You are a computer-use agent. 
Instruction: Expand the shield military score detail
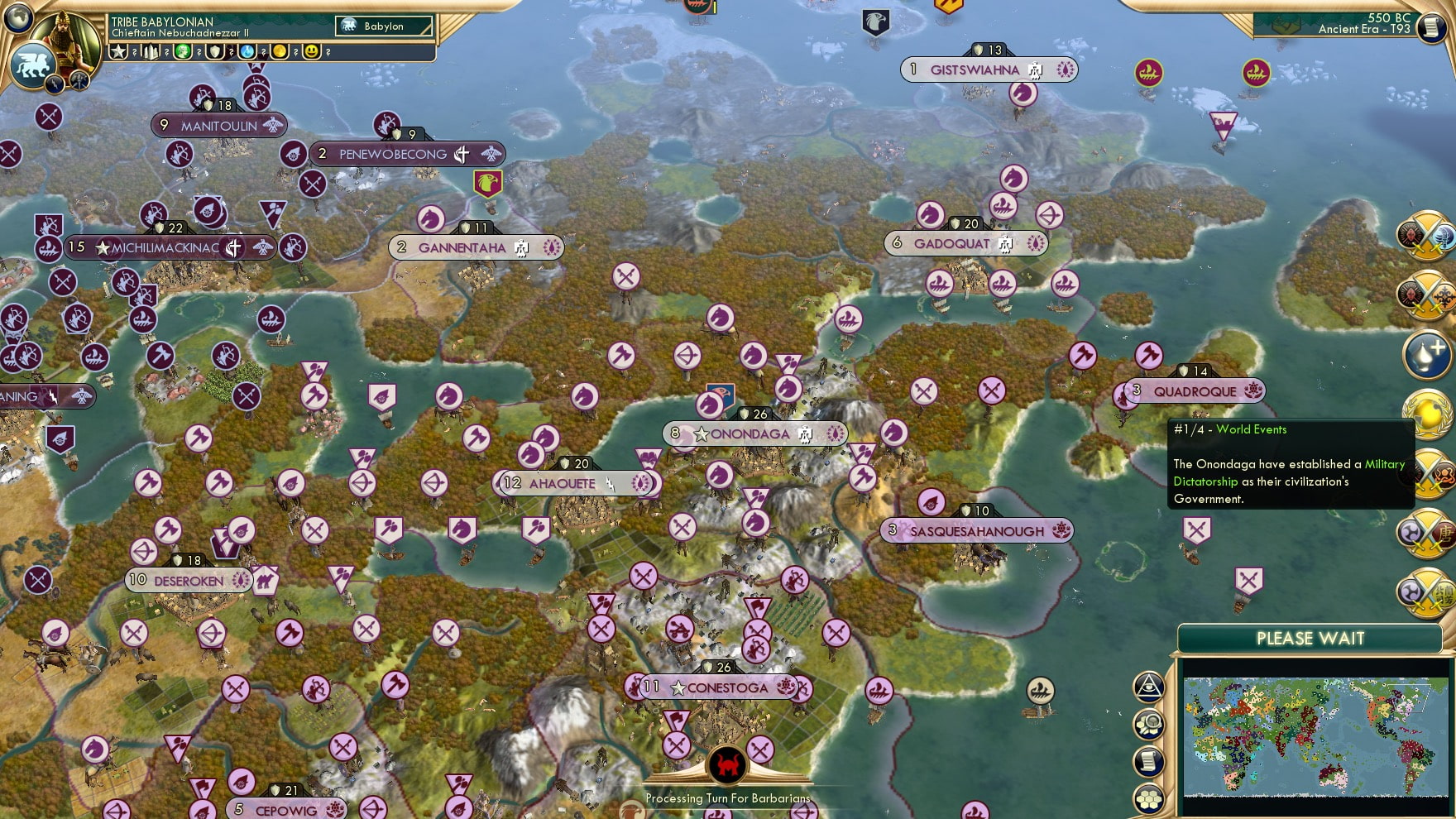click(x=214, y=51)
